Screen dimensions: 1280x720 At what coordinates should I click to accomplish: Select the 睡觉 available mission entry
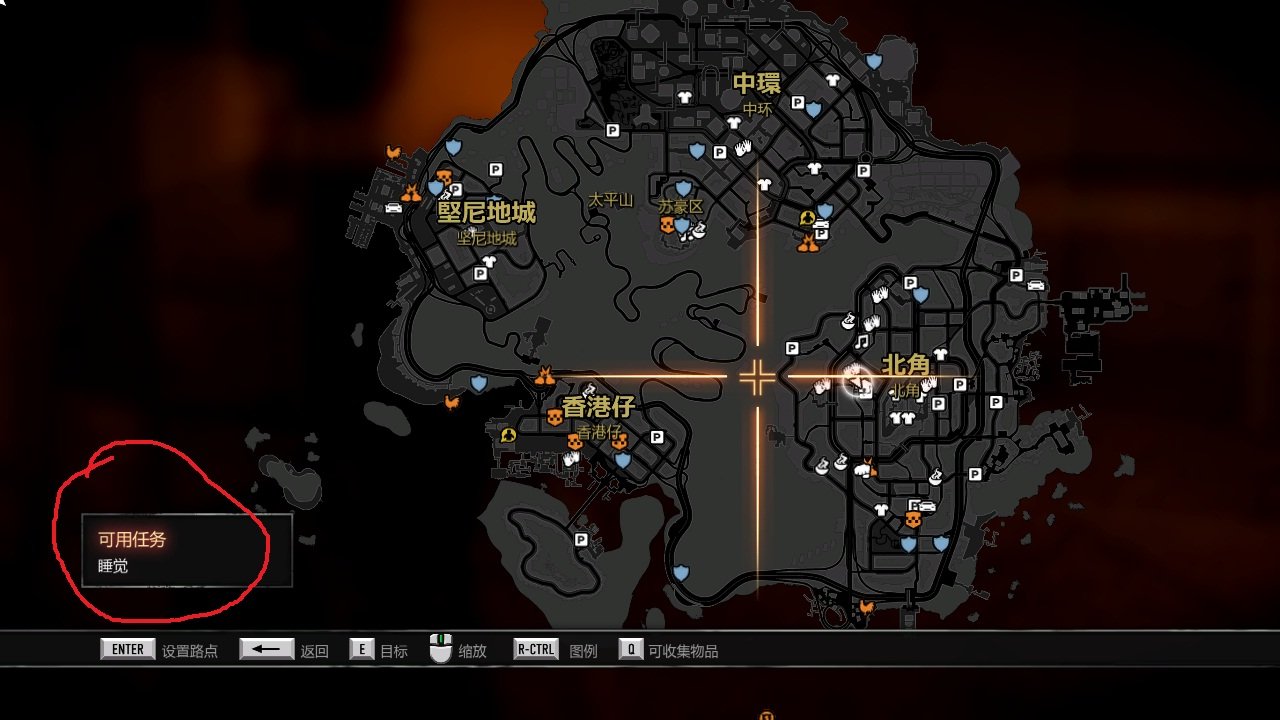point(113,566)
